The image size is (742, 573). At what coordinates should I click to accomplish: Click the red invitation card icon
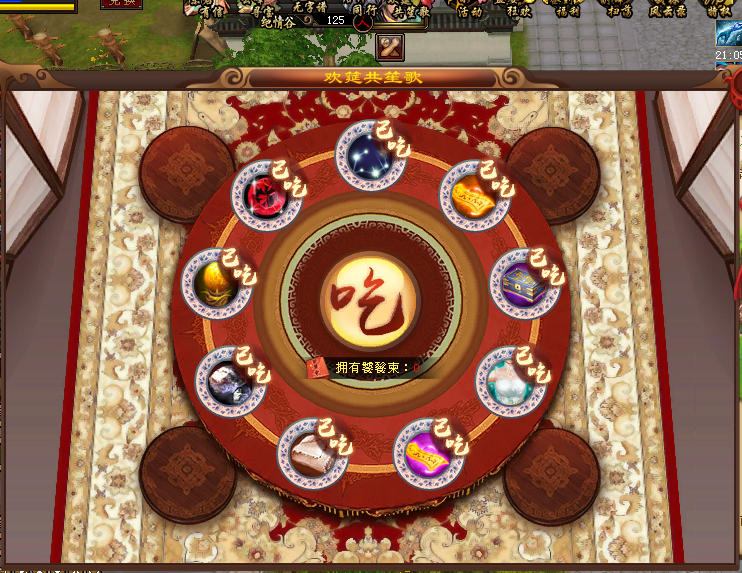(x=318, y=369)
